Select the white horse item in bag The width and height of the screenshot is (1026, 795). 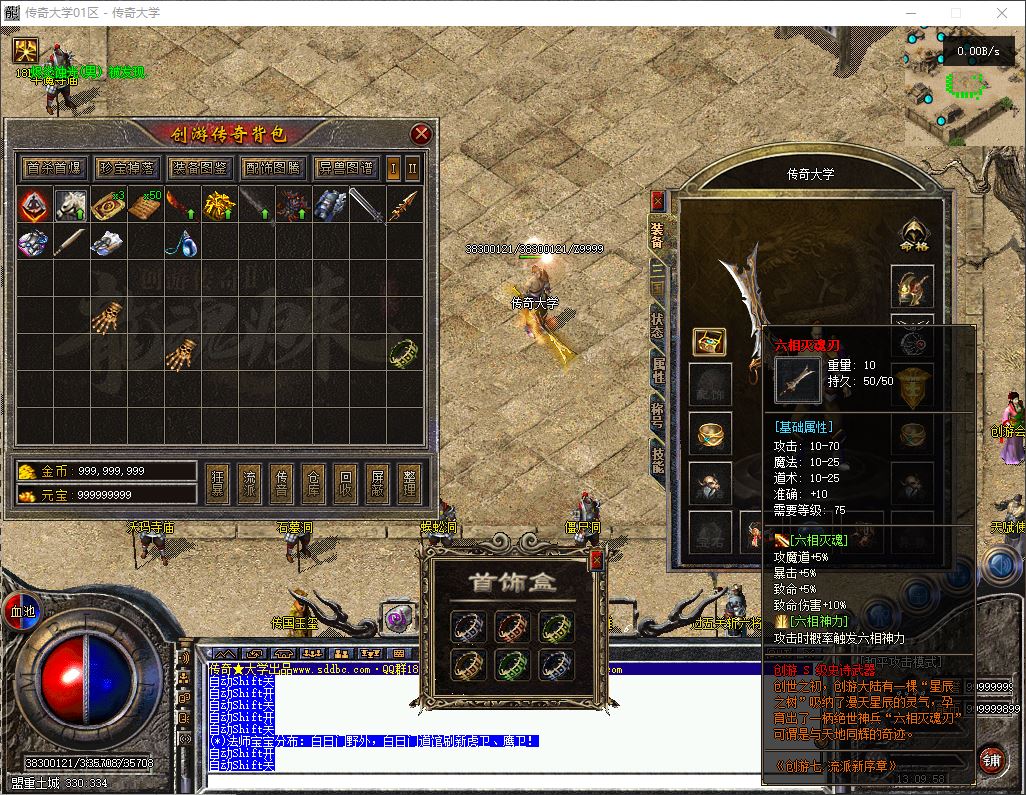68,205
